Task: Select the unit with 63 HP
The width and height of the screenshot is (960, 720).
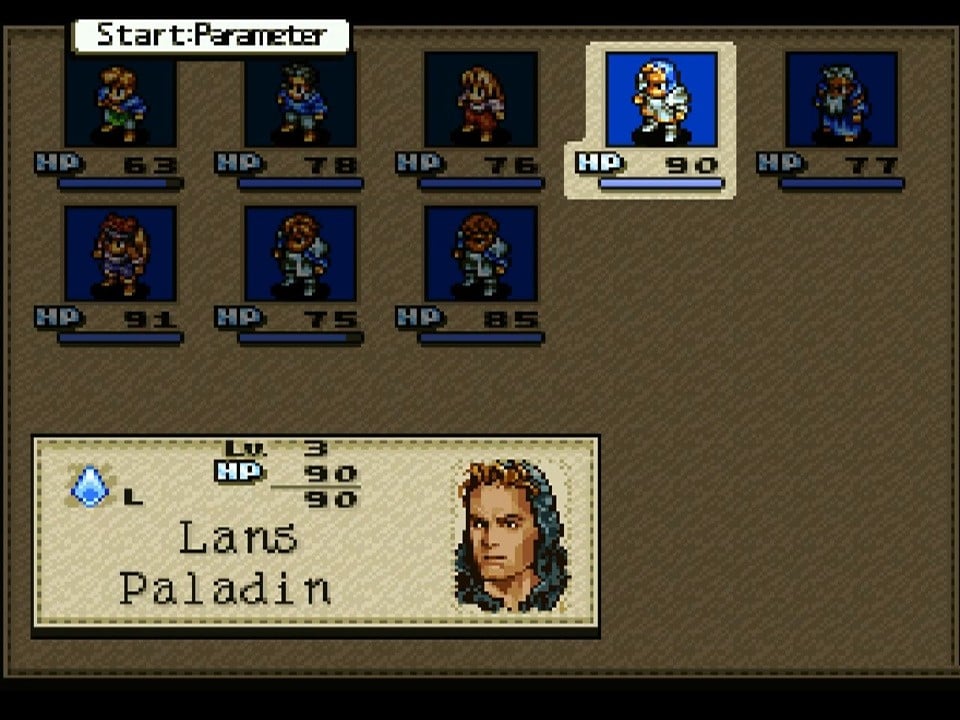Action: click(120, 100)
